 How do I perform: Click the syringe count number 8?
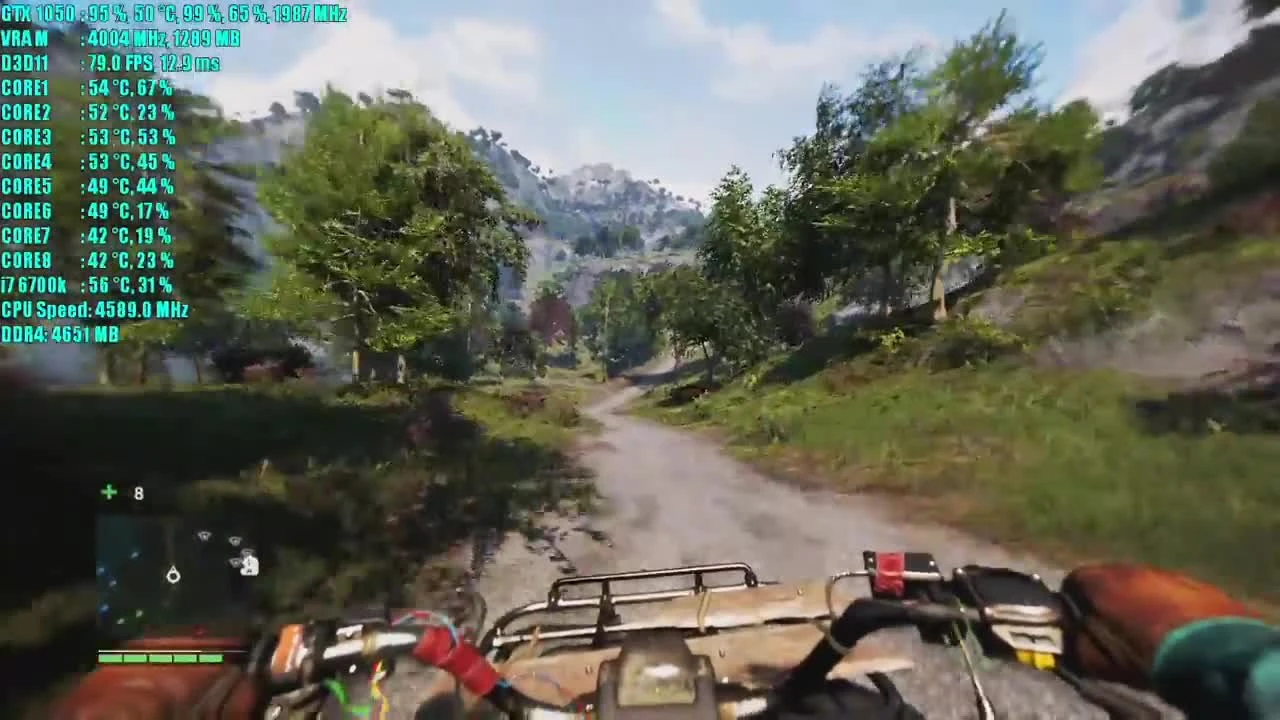point(138,492)
